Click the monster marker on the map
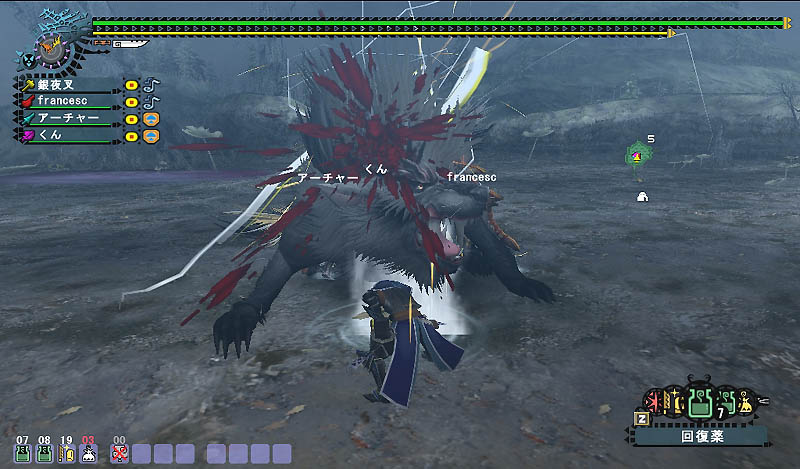This screenshot has width=800, height=469. pos(636,155)
